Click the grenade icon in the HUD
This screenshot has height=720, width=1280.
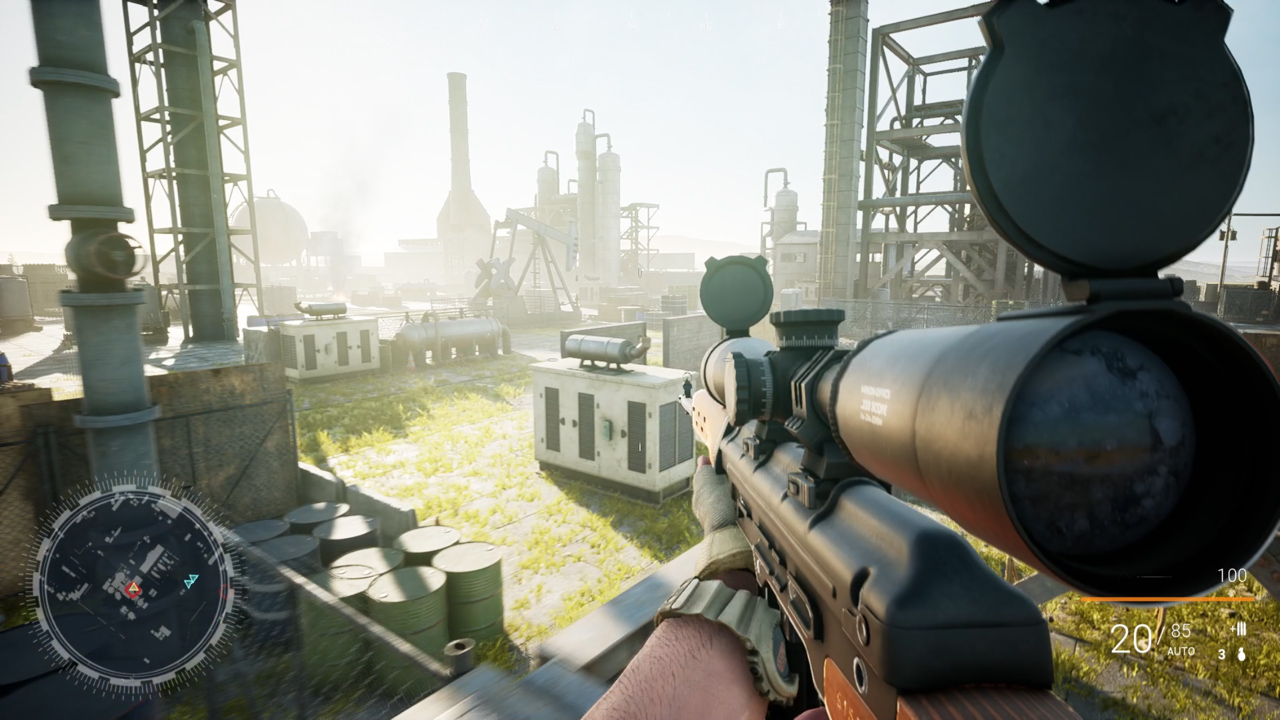[x=1241, y=655]
